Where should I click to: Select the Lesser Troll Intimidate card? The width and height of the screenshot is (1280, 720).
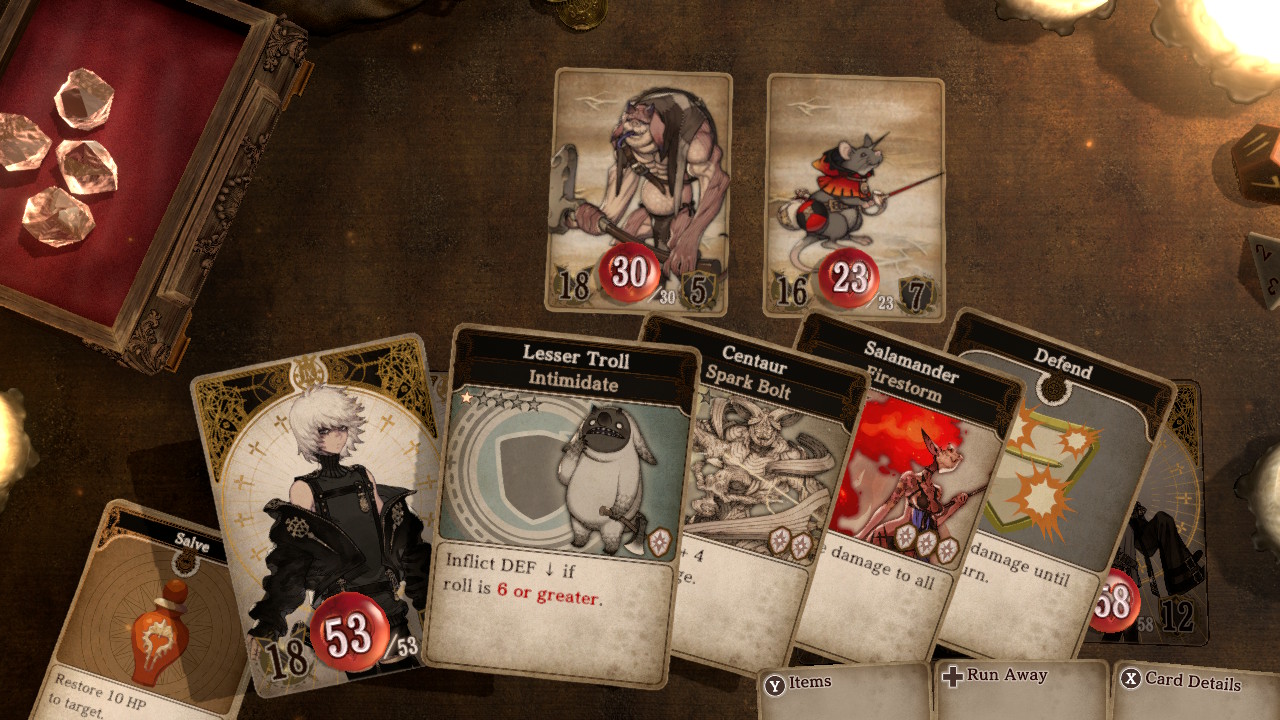(x=560, y=500)
